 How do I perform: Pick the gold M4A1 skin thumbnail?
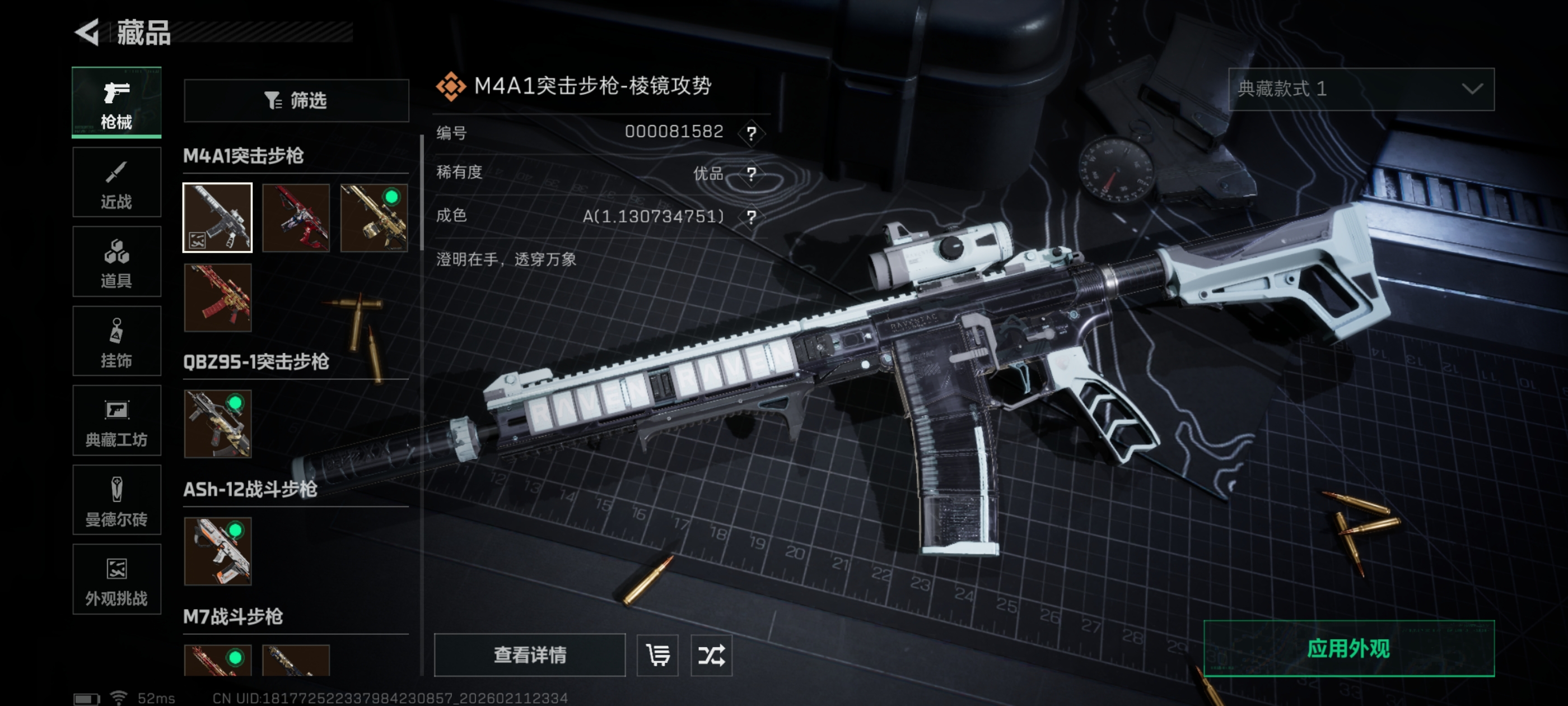point(374,217)
